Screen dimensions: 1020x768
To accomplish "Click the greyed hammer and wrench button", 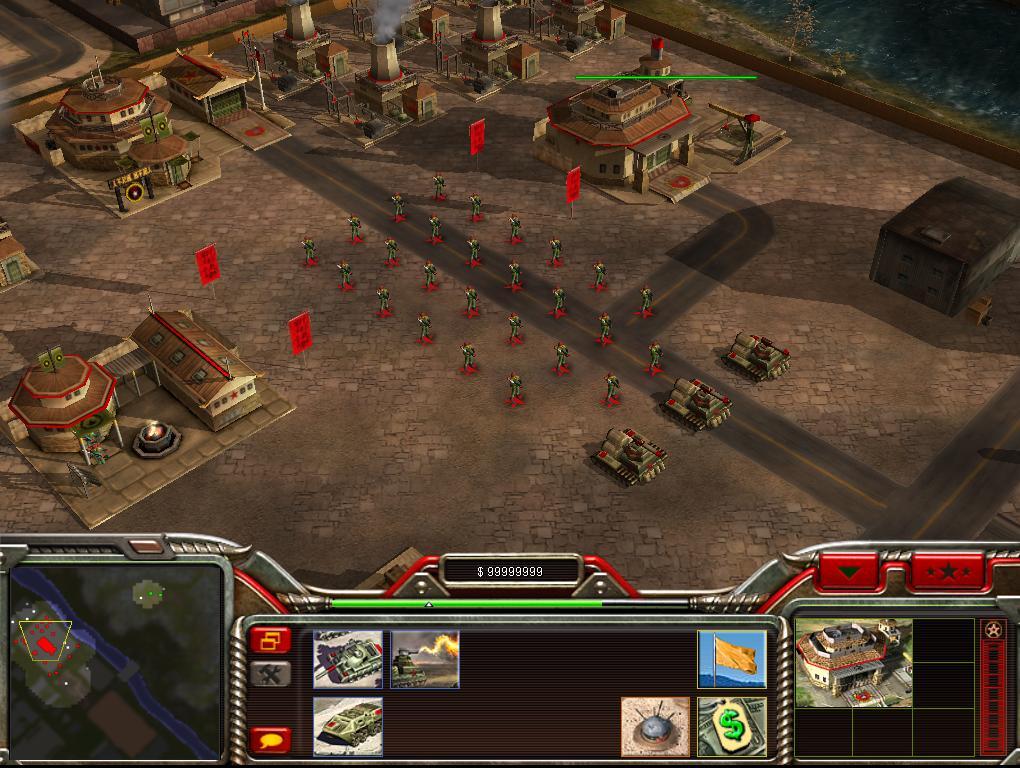I will 271,674.
